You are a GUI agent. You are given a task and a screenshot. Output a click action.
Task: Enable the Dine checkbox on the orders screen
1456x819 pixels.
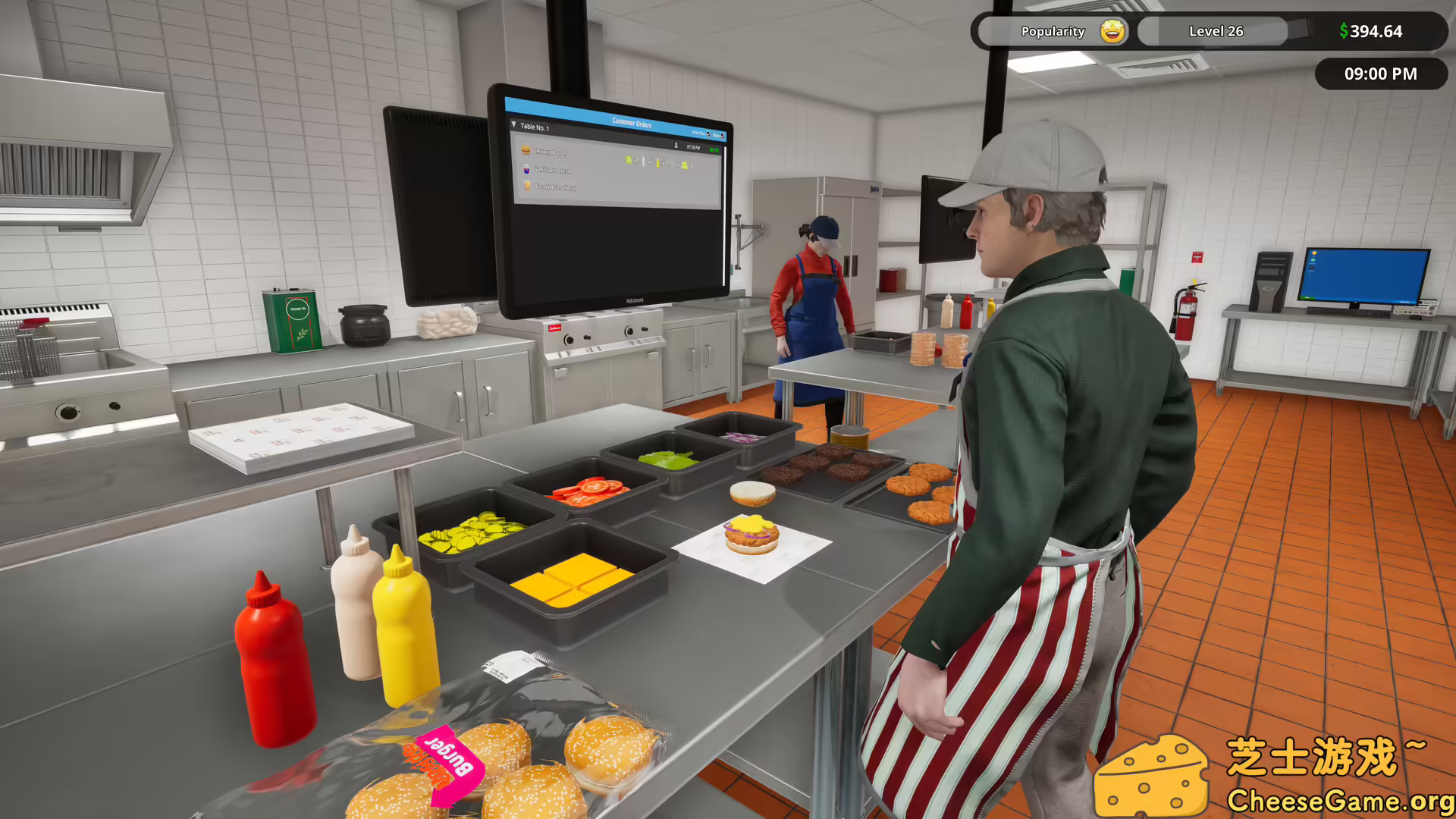coord(723,136)
